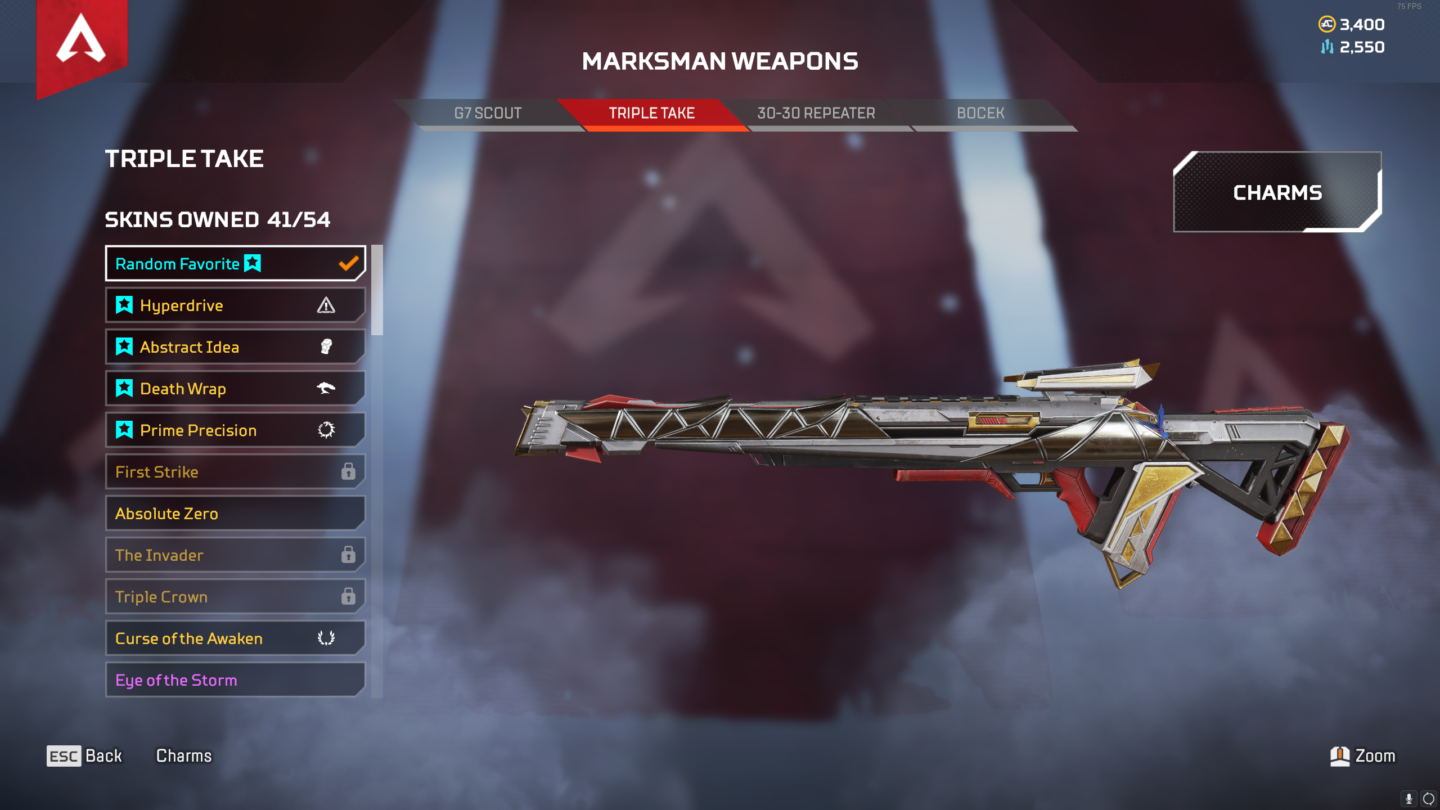Click the warning icon on Hyperdrive skin
The image size is (1440, 810).
(x=325, y=305)
